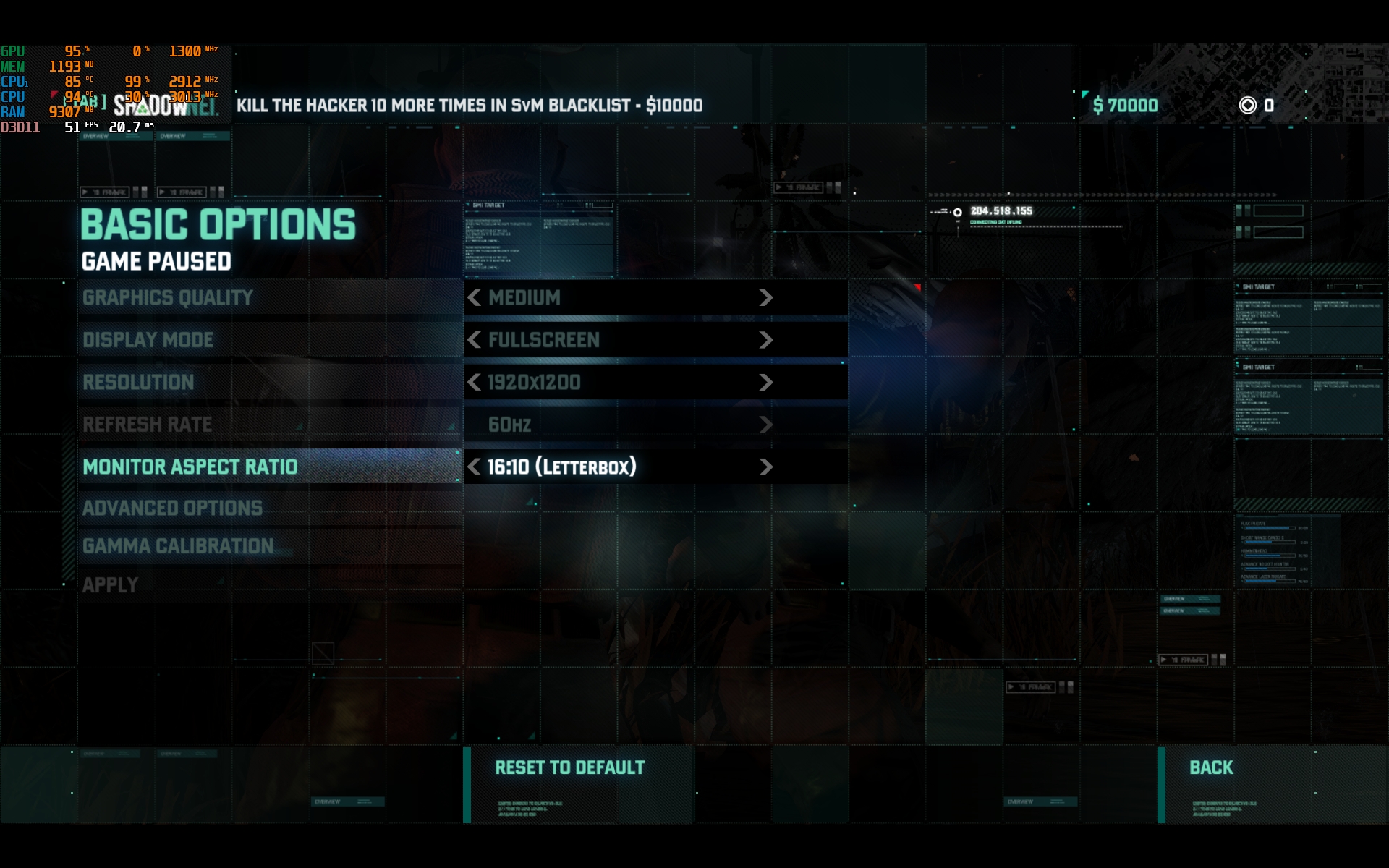Switch Fullscreen to next display mode
The image size is (1389, 868).
[x=765, y=340]
